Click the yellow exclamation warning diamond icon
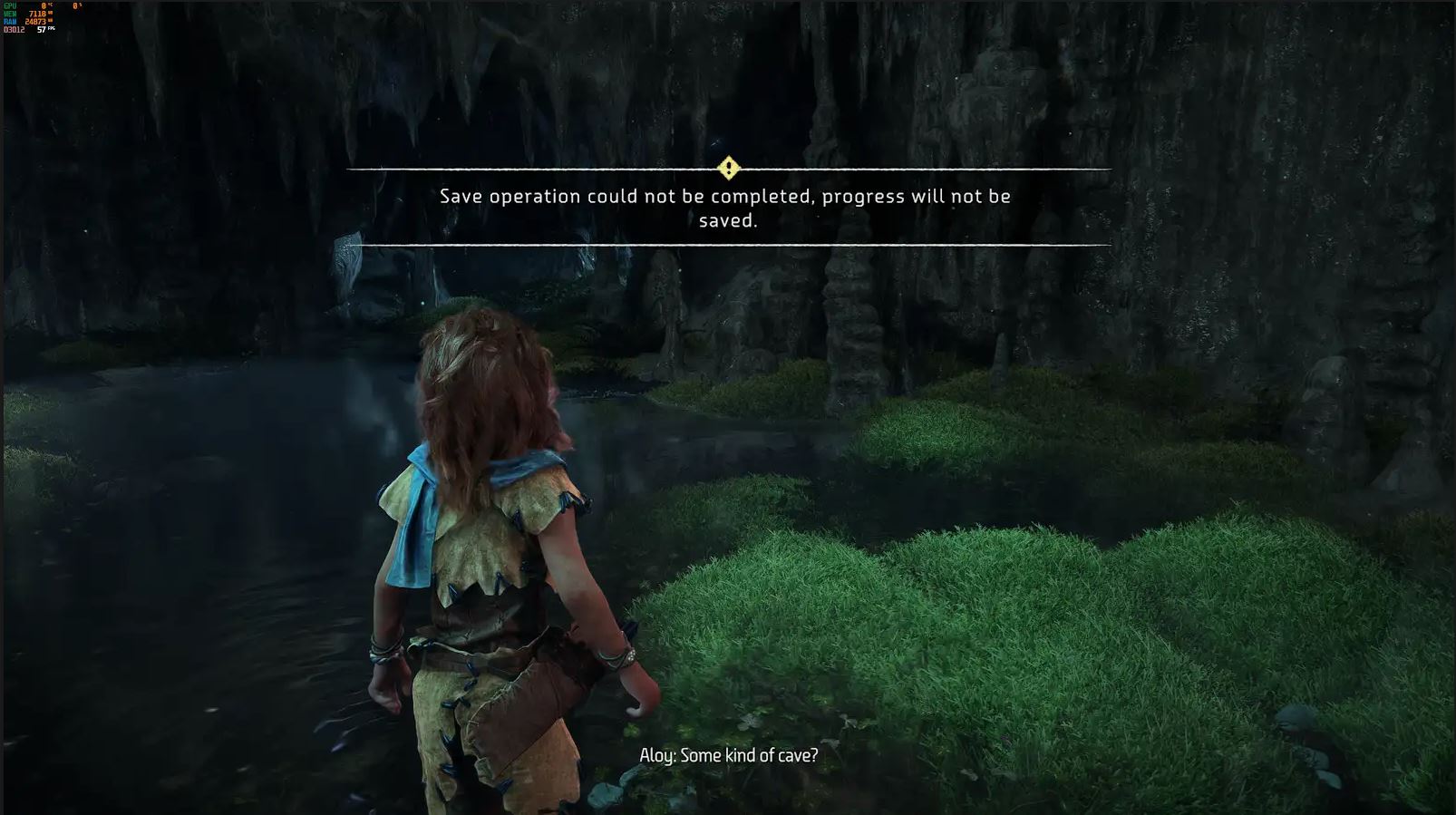1456x815 pixels. (728, 167)
